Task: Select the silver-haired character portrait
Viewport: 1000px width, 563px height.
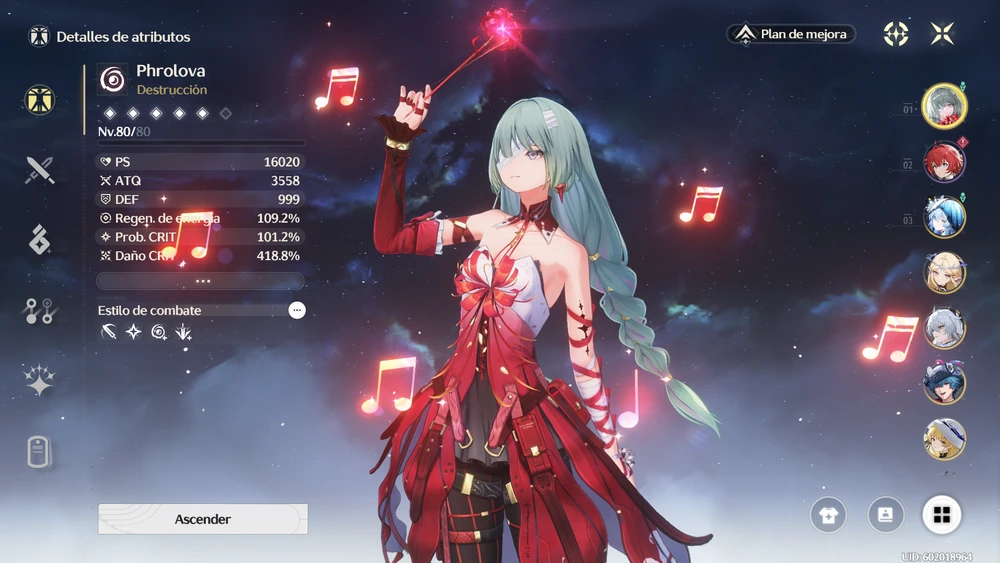Action: pyautogui.click(x=944, y=328)
